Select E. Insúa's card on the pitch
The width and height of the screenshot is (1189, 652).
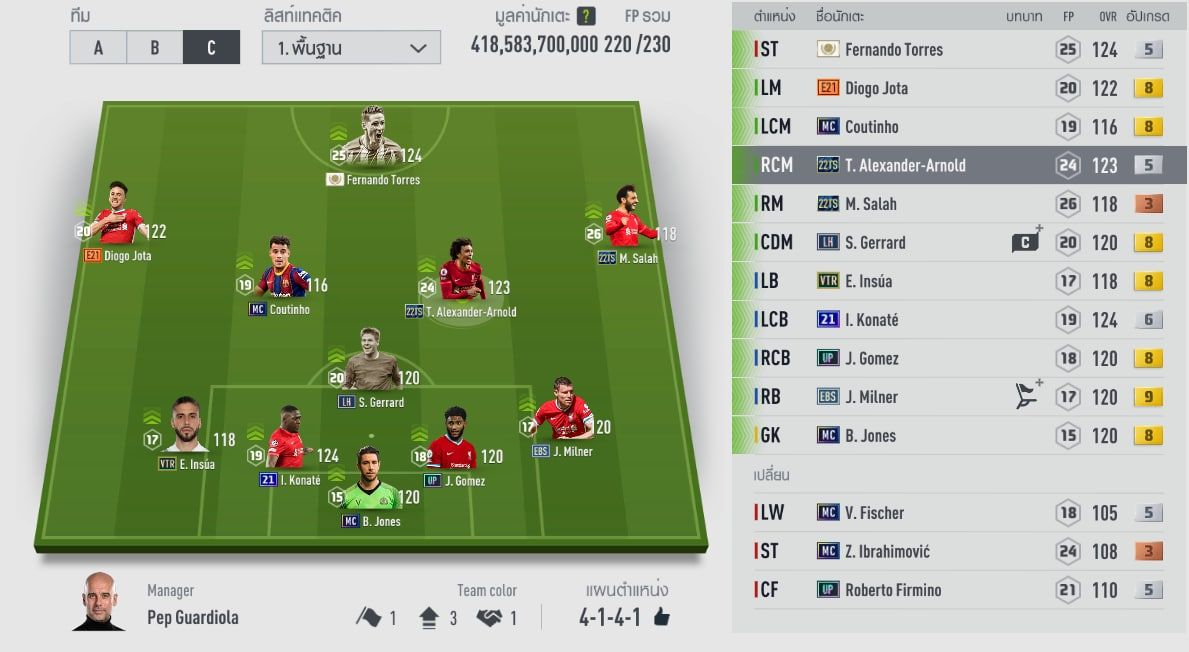(x=187, y=428)
